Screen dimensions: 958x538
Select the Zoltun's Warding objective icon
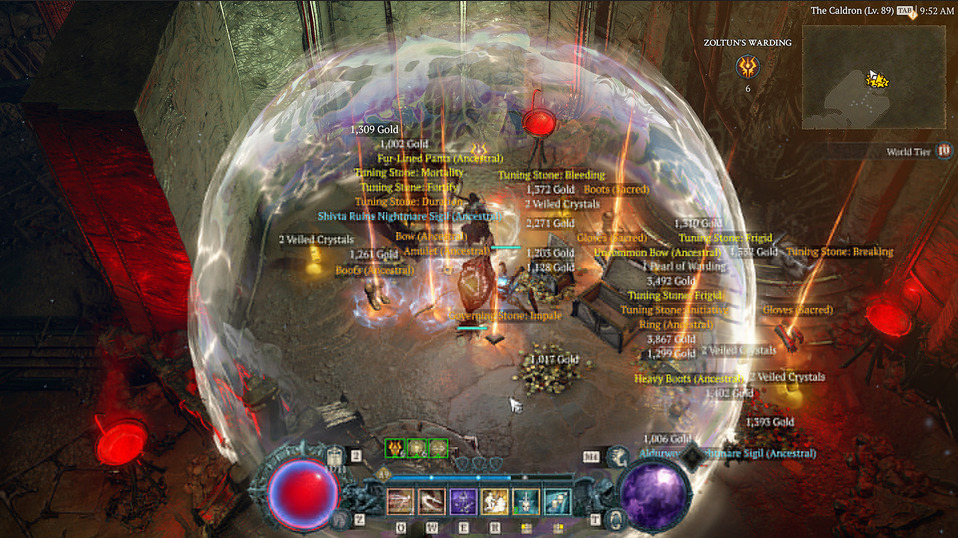[x=747, y=67]
